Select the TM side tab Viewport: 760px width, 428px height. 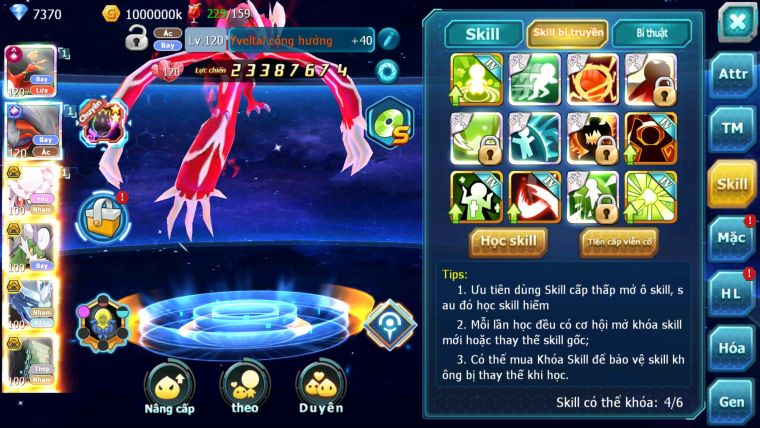pos(731,128)
